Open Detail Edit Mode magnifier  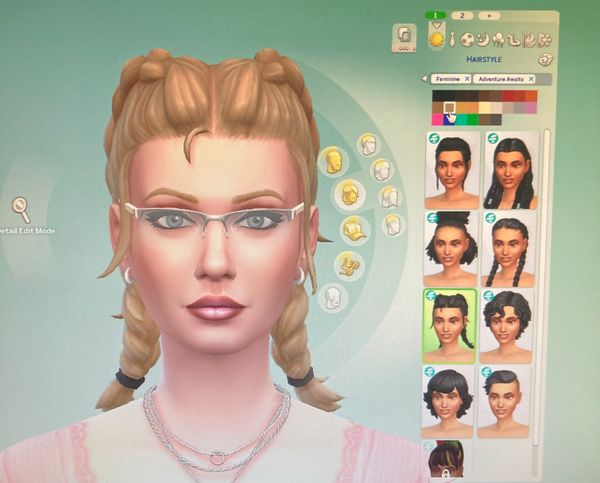point(20,208)
